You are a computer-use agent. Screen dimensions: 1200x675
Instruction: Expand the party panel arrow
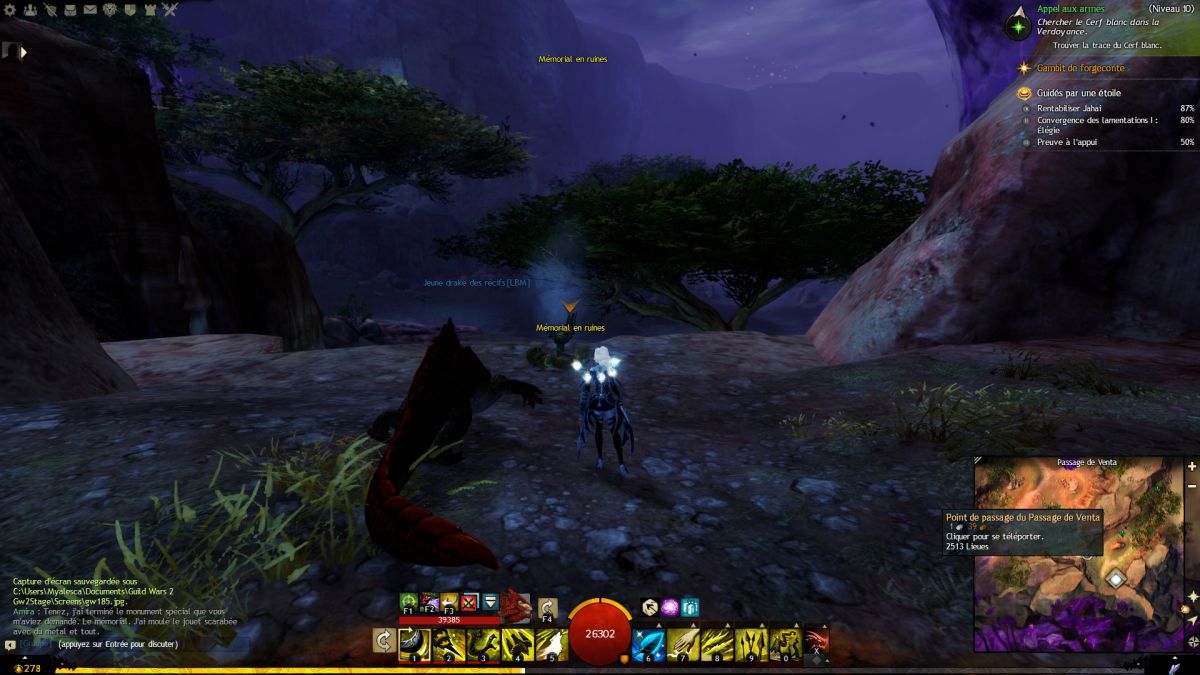[22, 51]
